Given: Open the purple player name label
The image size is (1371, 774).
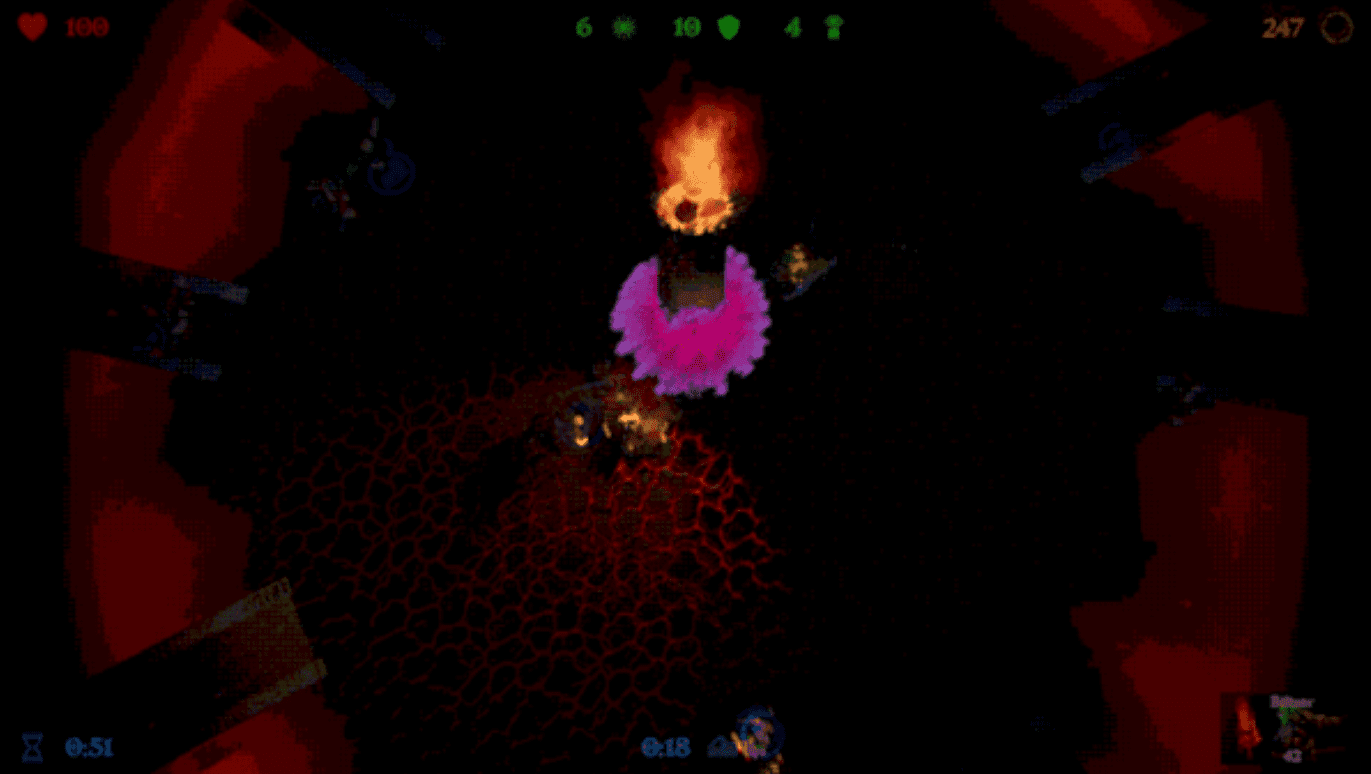Looking at the screenshot, I should point(1291,701).
